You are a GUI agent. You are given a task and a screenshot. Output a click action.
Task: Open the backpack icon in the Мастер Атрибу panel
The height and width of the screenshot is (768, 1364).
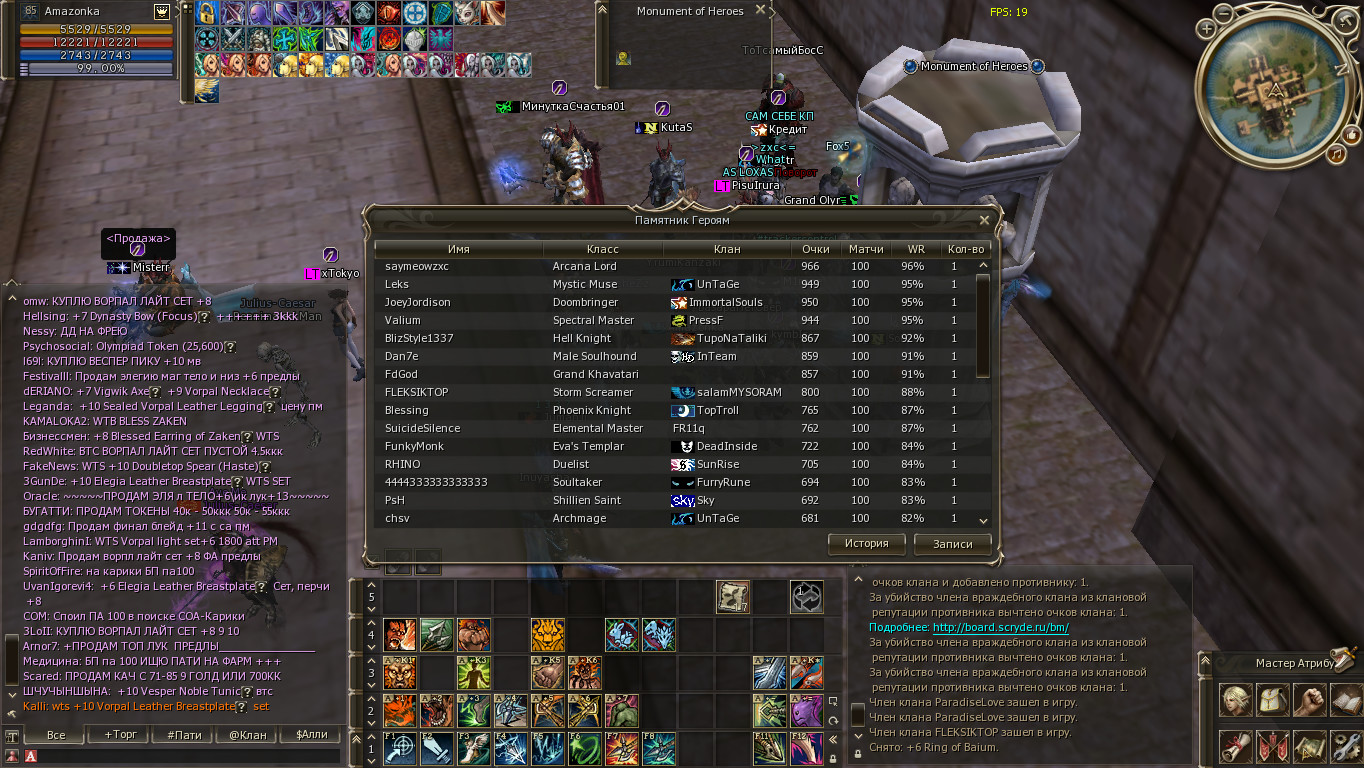point(1272,700)
